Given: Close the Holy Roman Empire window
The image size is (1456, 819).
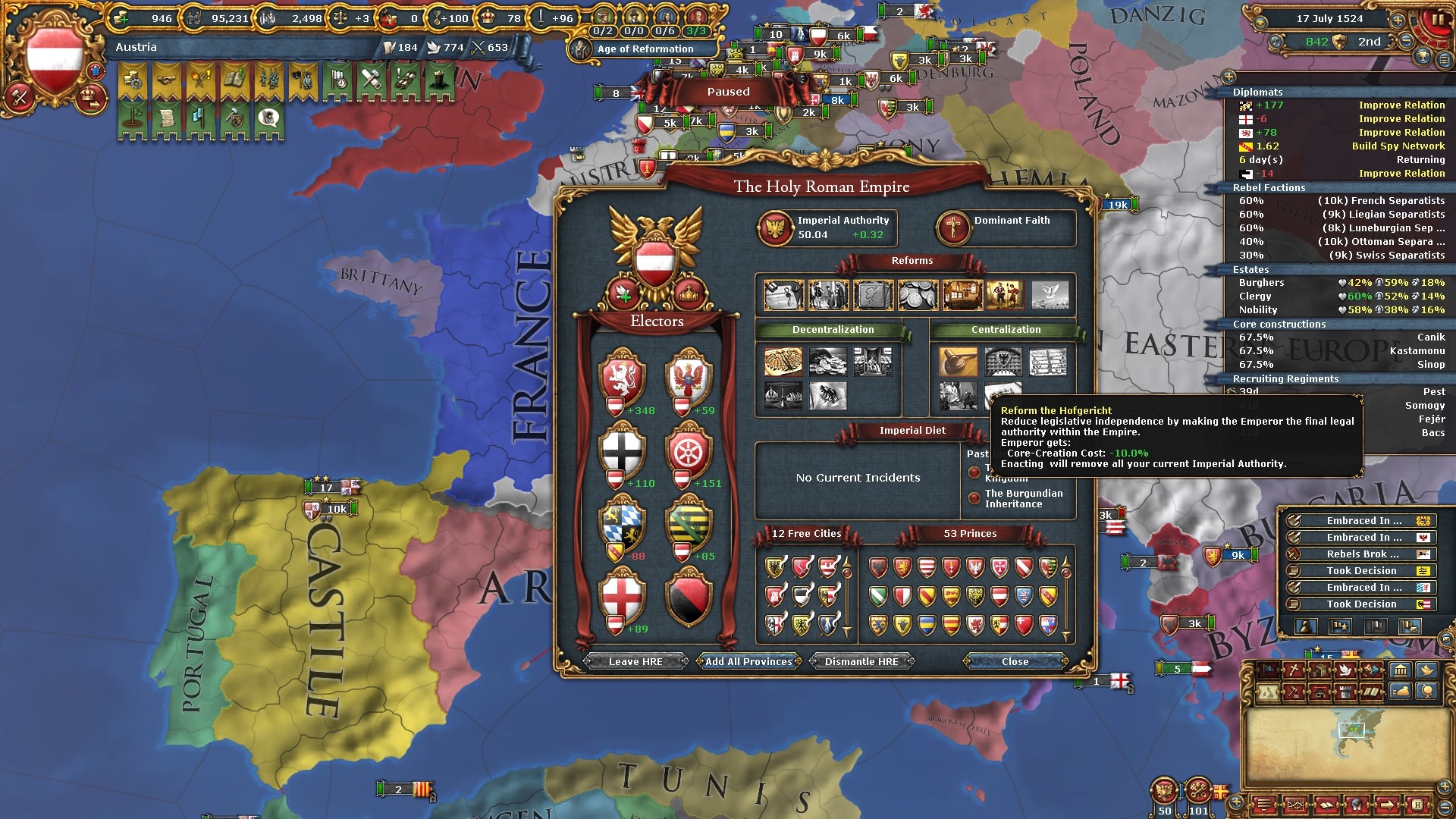Looking at the screenshot, I should coord(1015,661).
